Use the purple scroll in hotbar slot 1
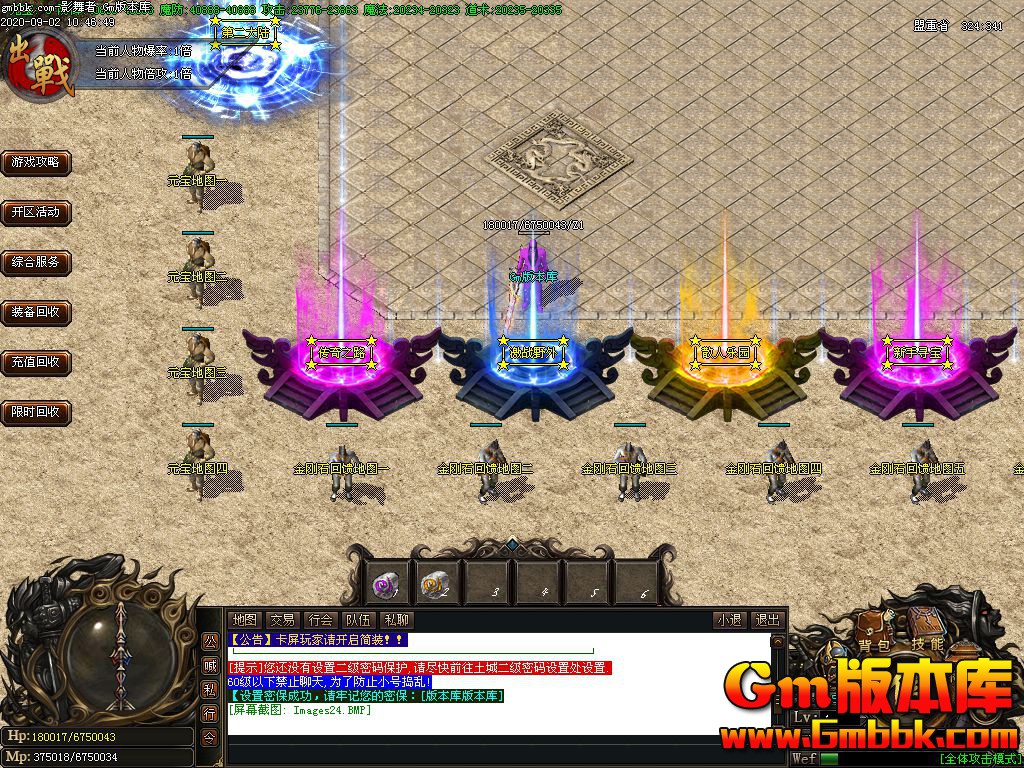This screenshot has height=768, width=1024. (386, 583)
